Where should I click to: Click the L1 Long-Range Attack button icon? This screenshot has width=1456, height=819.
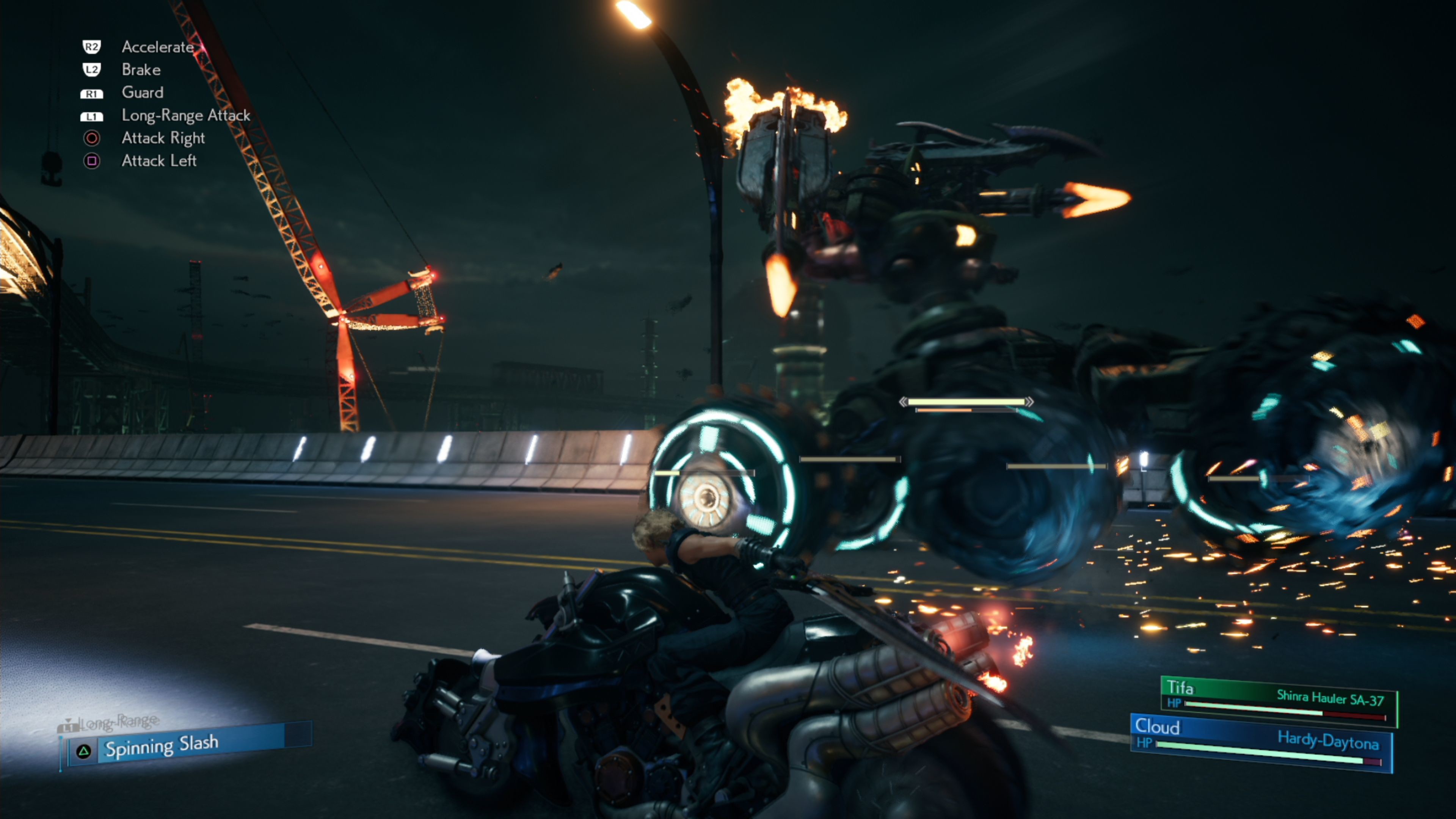click(92, 115)
